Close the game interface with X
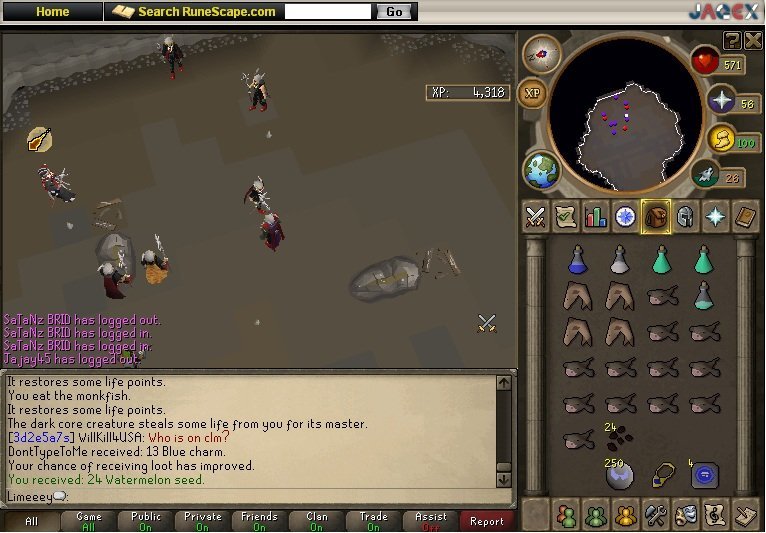The height and width of the screenshot is (533, 766). click(x=751, y=40)
